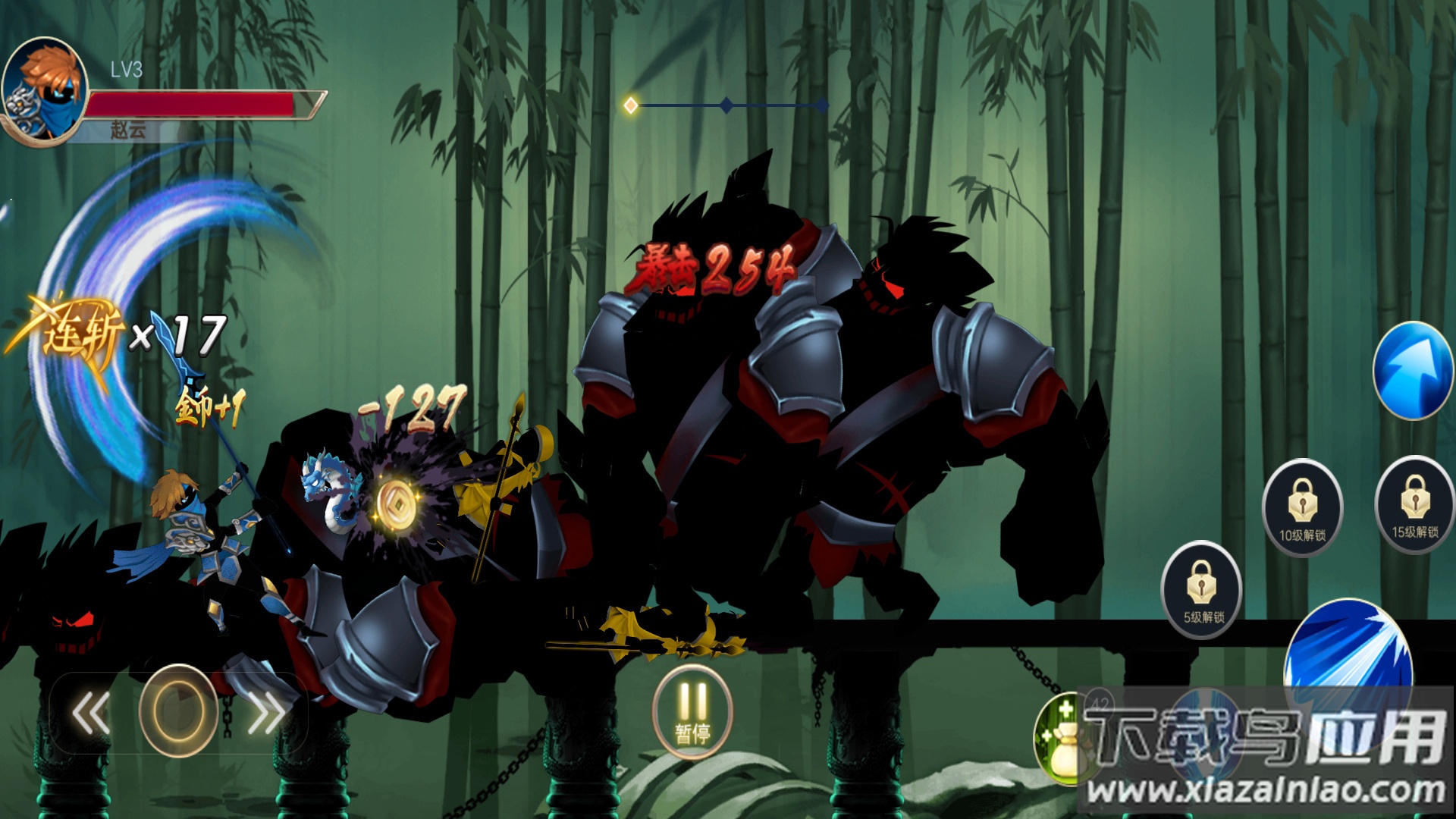Image resolution: width=1456 pixels, height=819 pixels.
Task: Use the blue slash attack button
Action: pyautogui.click(x=1348, y=652)
